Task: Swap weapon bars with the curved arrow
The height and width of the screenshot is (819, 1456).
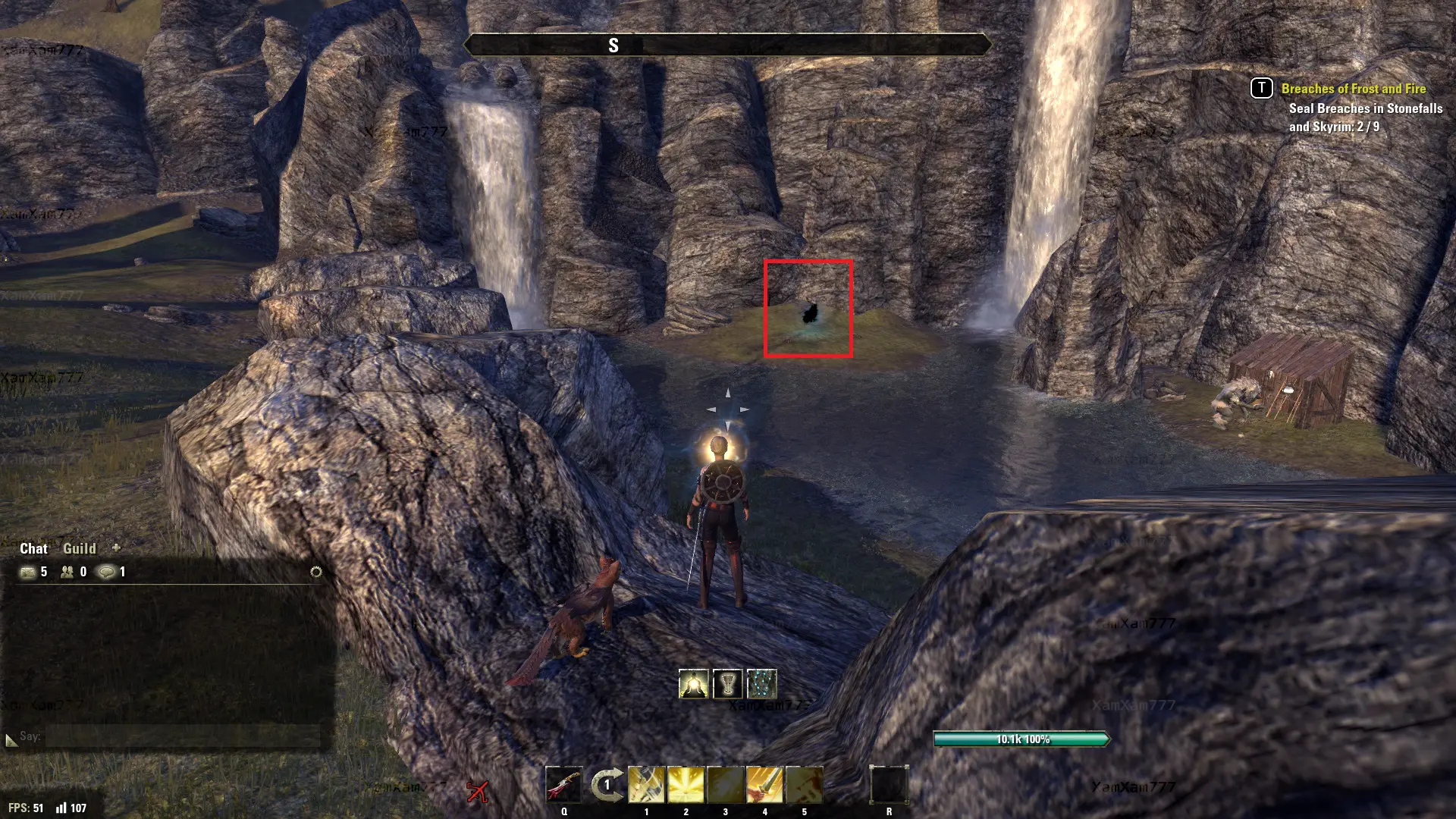Action: [607, 785]
